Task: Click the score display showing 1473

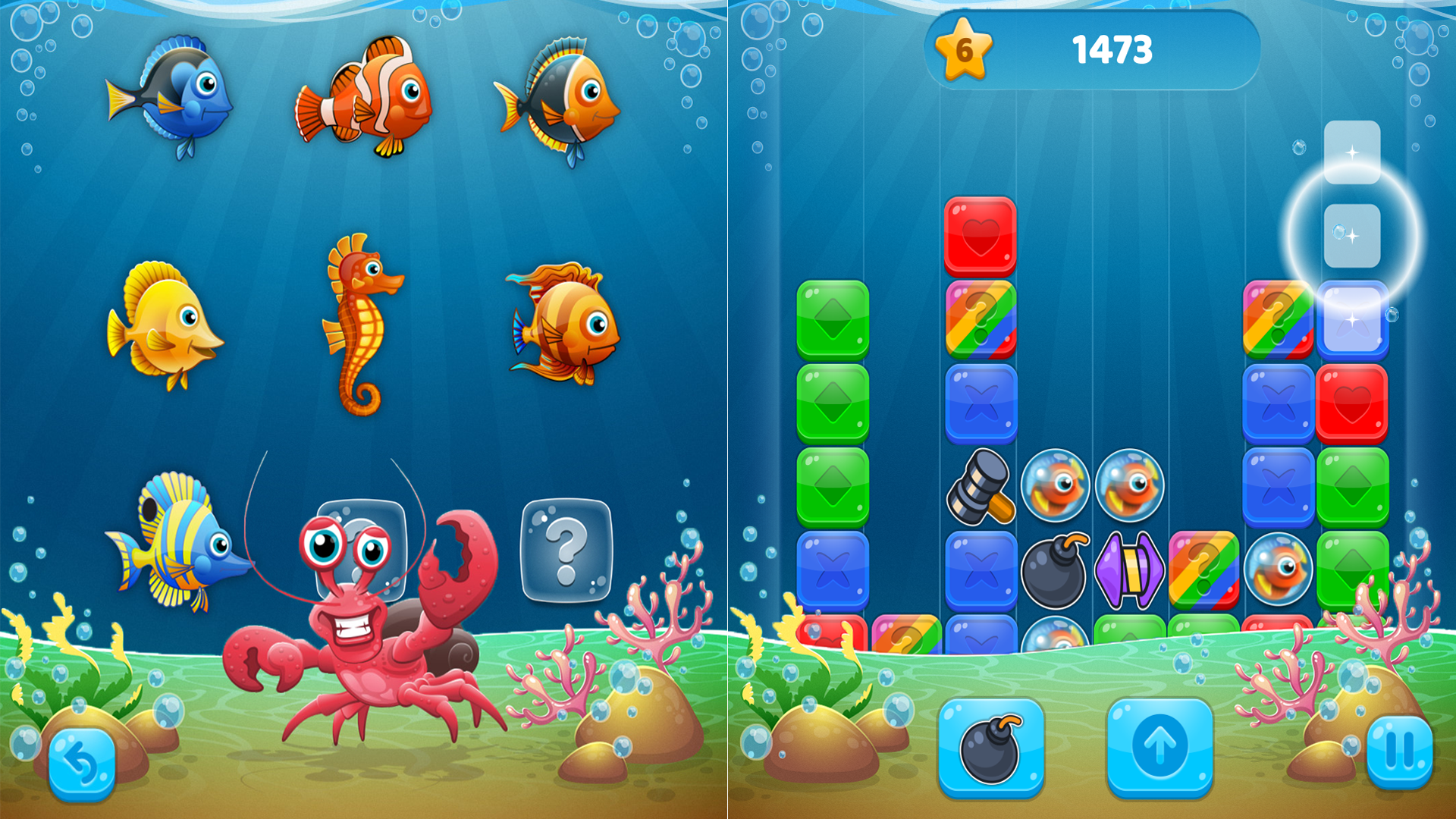Action: [1113, 49]
